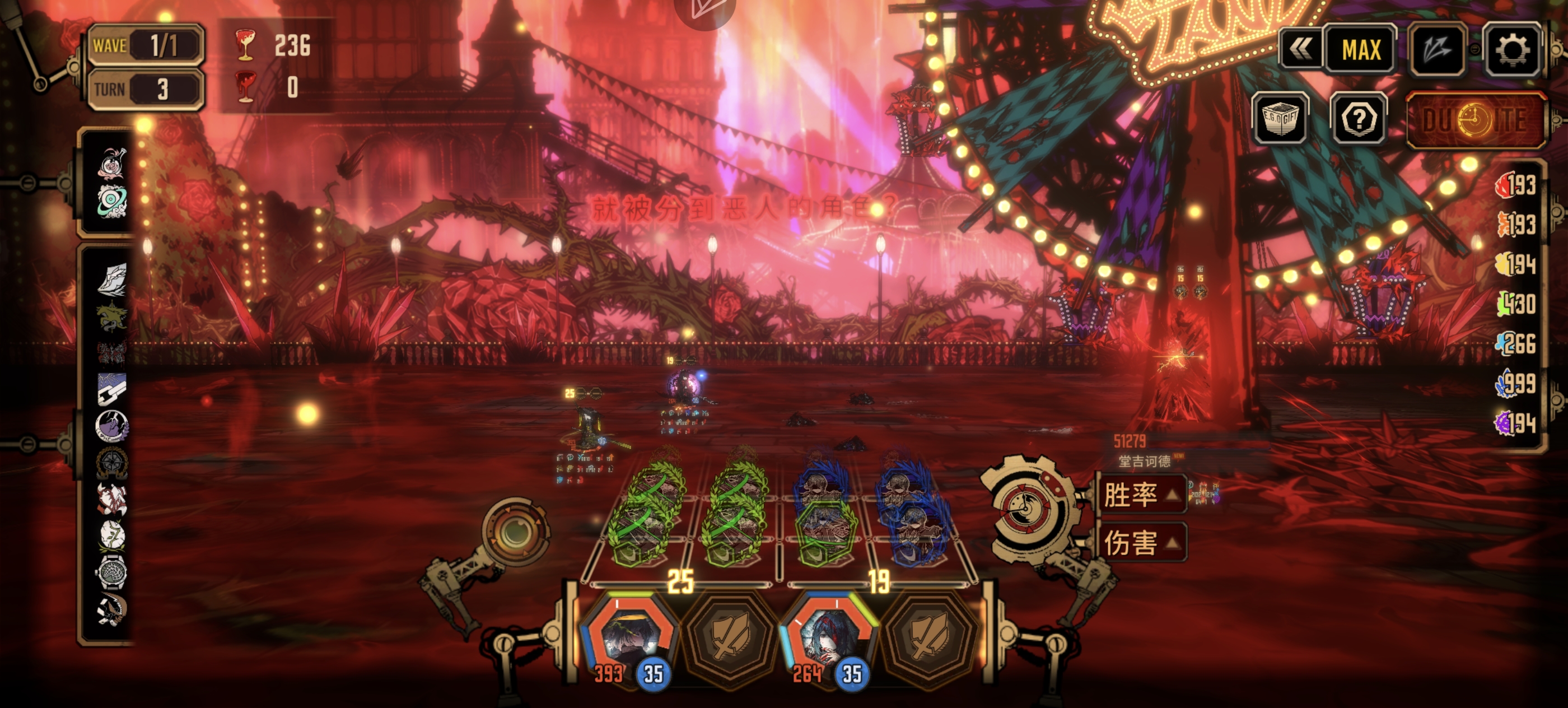Show the question mark help panel
Screen dimensions: 1568x708
pyautogui.click(x=1359, y=119)
